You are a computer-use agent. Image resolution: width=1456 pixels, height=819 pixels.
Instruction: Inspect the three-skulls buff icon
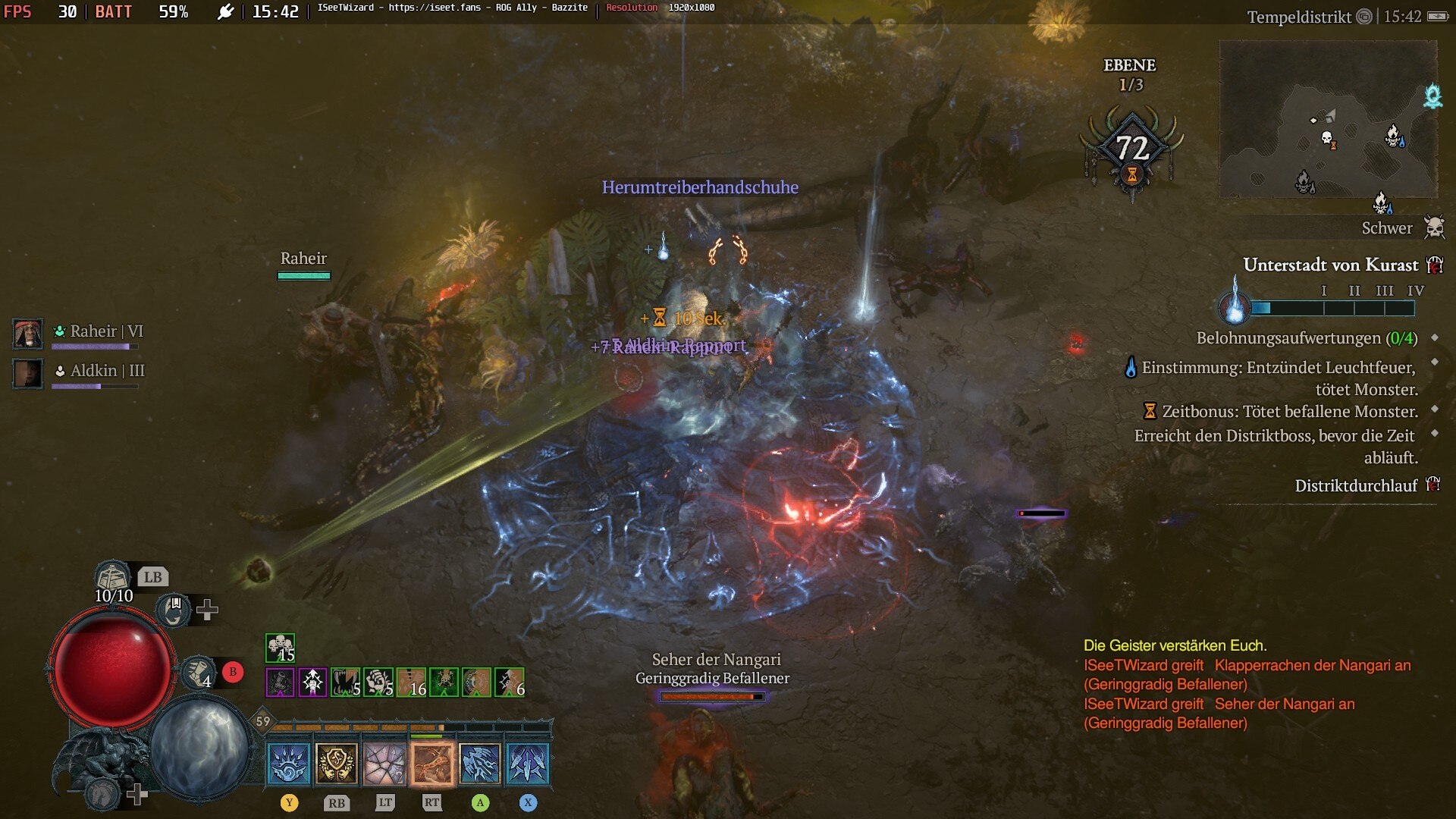tap(280, 648)
